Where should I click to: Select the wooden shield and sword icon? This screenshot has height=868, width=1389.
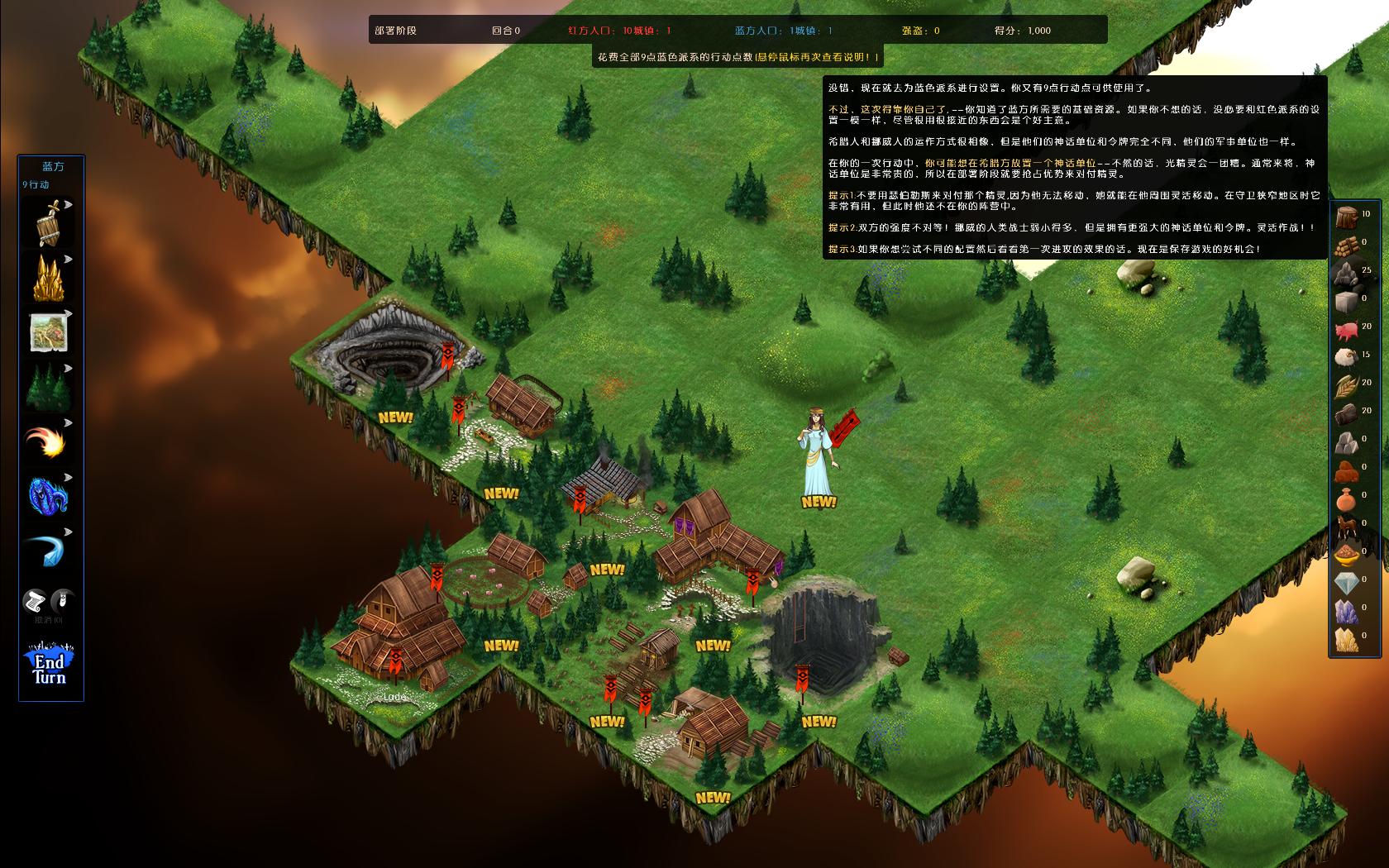(49, 223)
